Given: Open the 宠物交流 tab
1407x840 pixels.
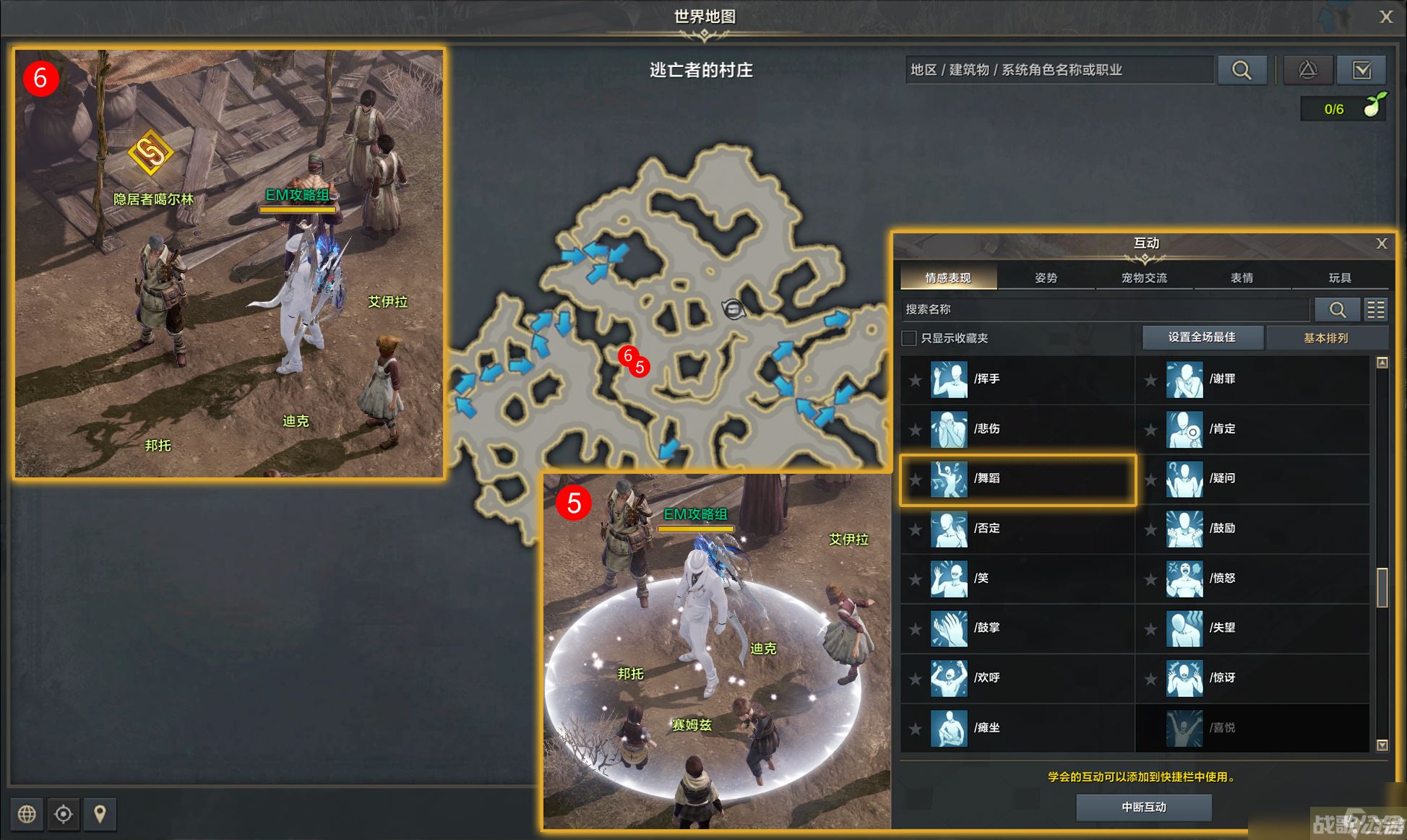Looking at the screenshot, I should tap(1144, 278).
